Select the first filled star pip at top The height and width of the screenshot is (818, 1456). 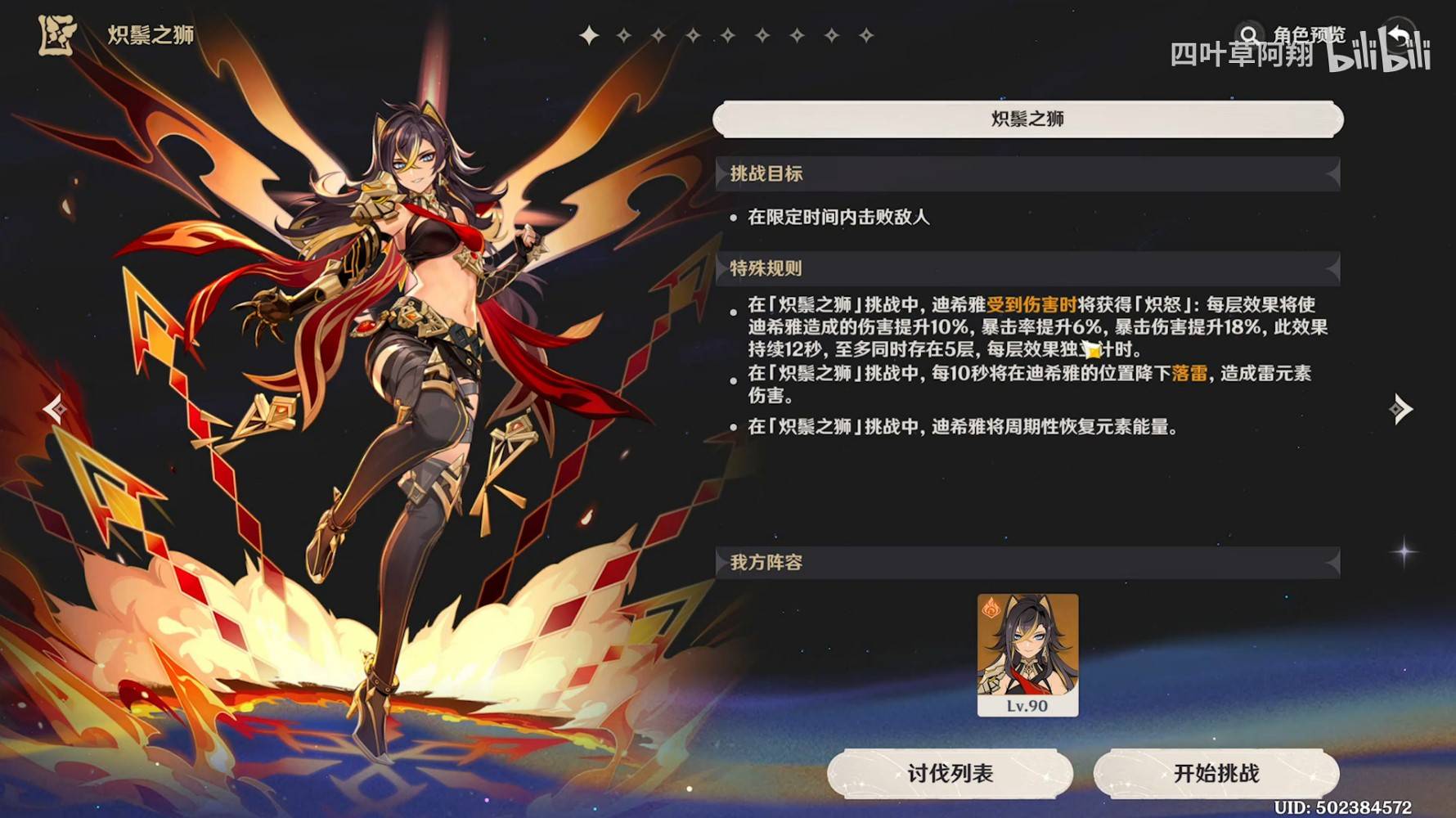point(589,34)
